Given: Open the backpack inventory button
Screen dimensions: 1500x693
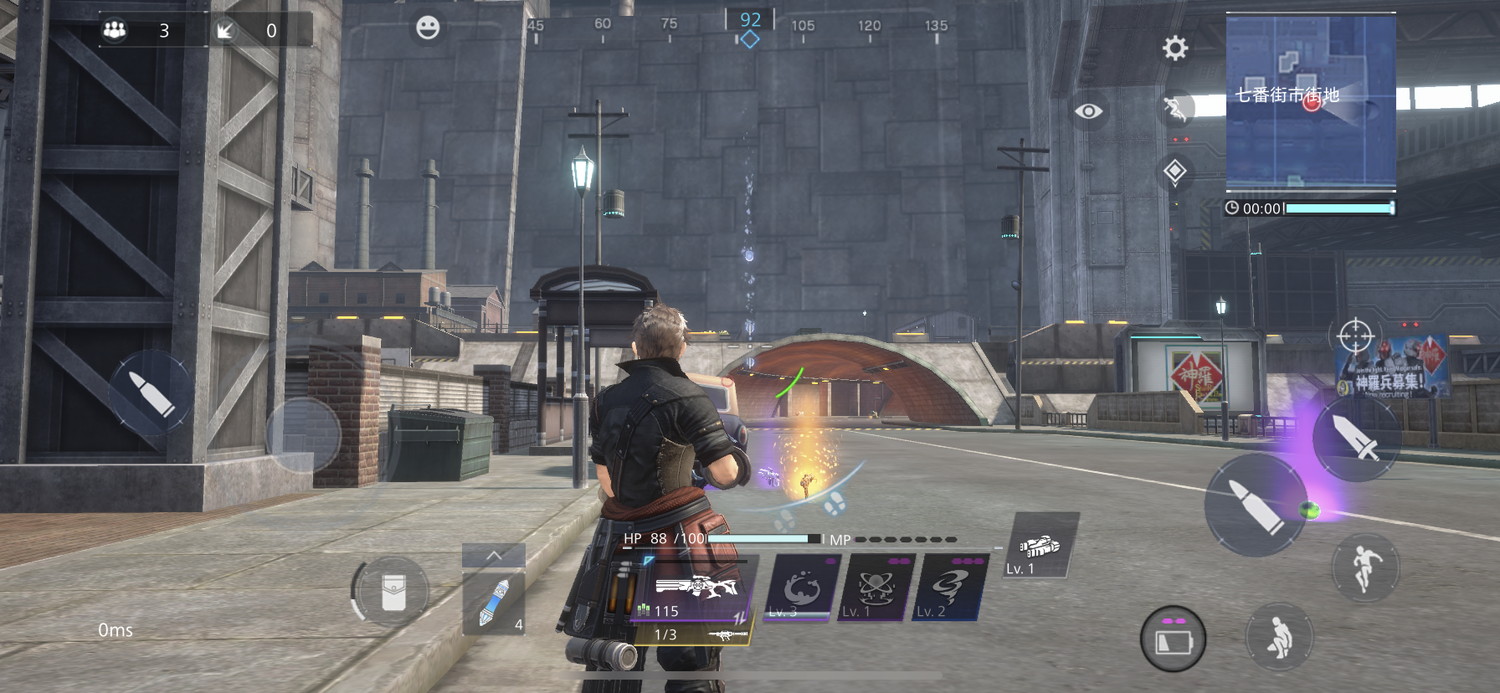Looking at the screenshot, I should tap(393, 593).
